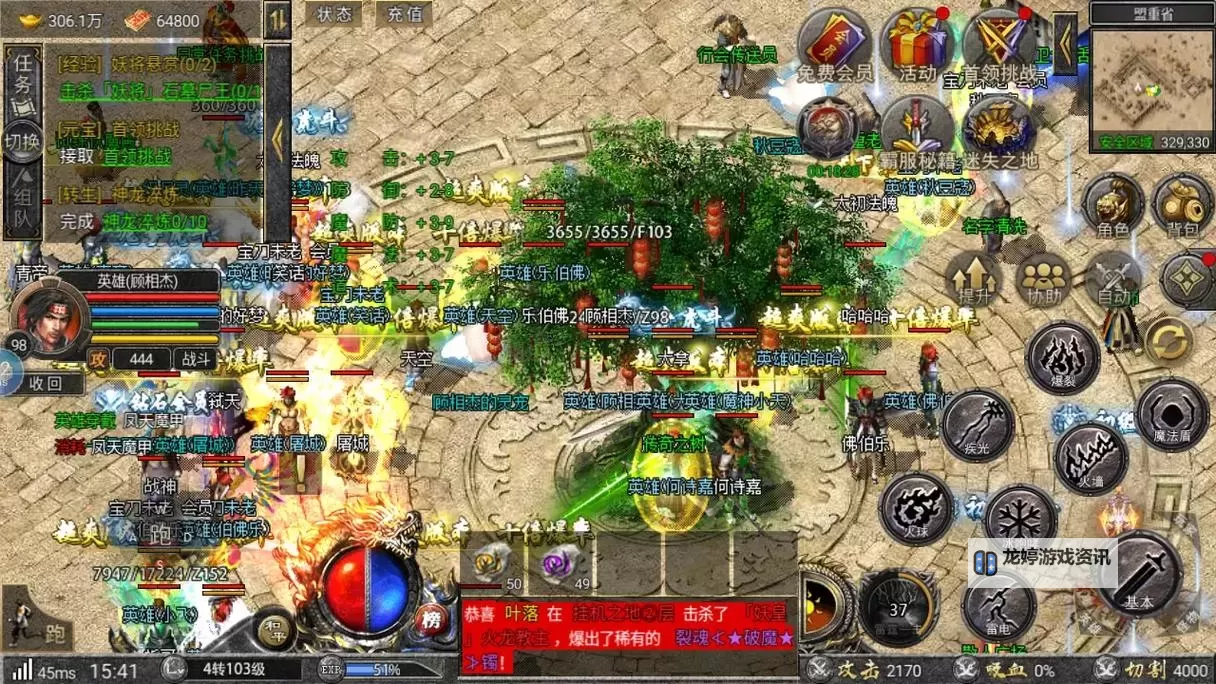Image resolution: width=1216 pixels, height=684 pixels.
Task: Select the 切换 switch button
Action: pyautogui.click(x=21, y=141)
